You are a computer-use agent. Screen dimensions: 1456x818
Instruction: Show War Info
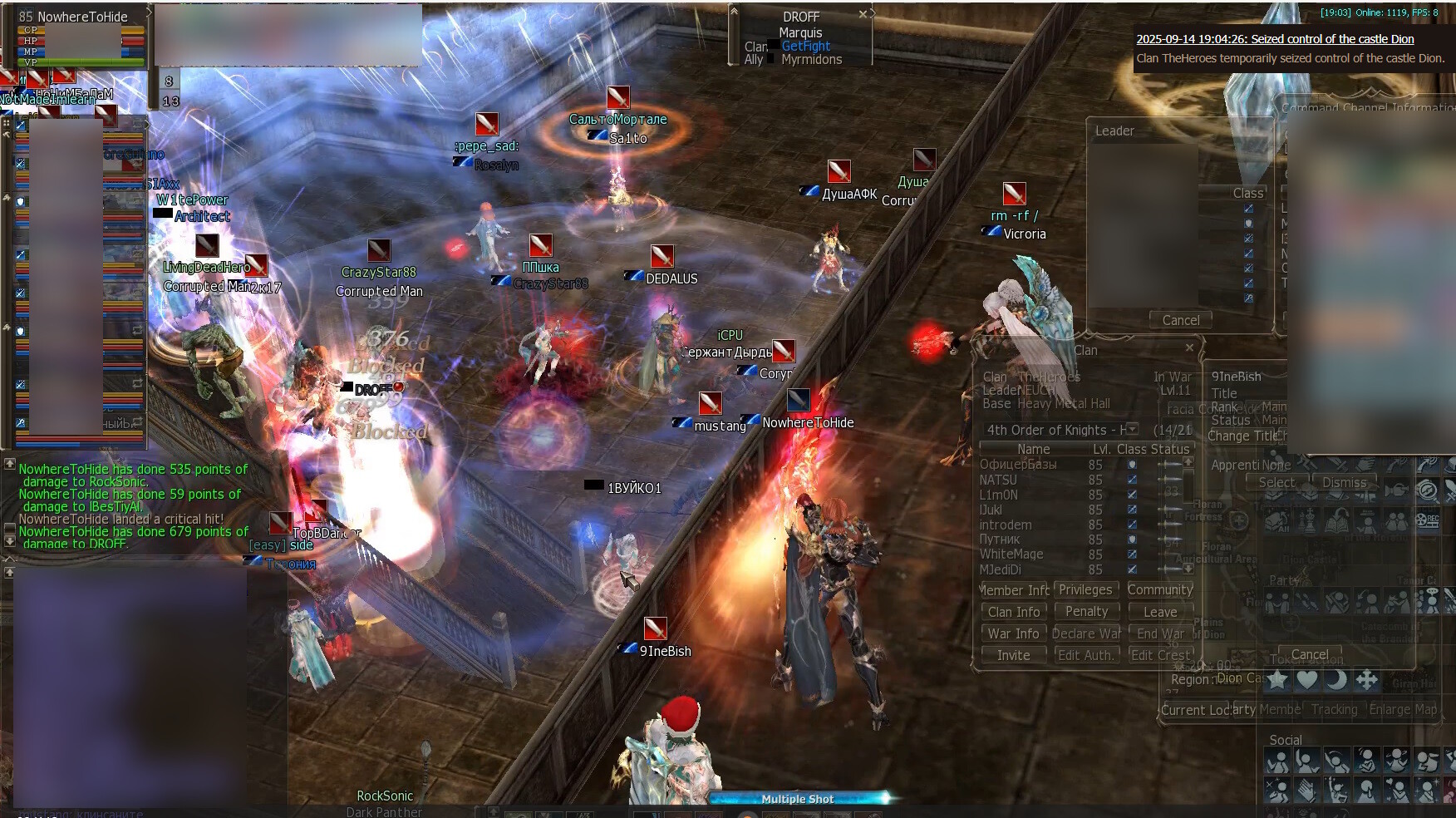1013,633
